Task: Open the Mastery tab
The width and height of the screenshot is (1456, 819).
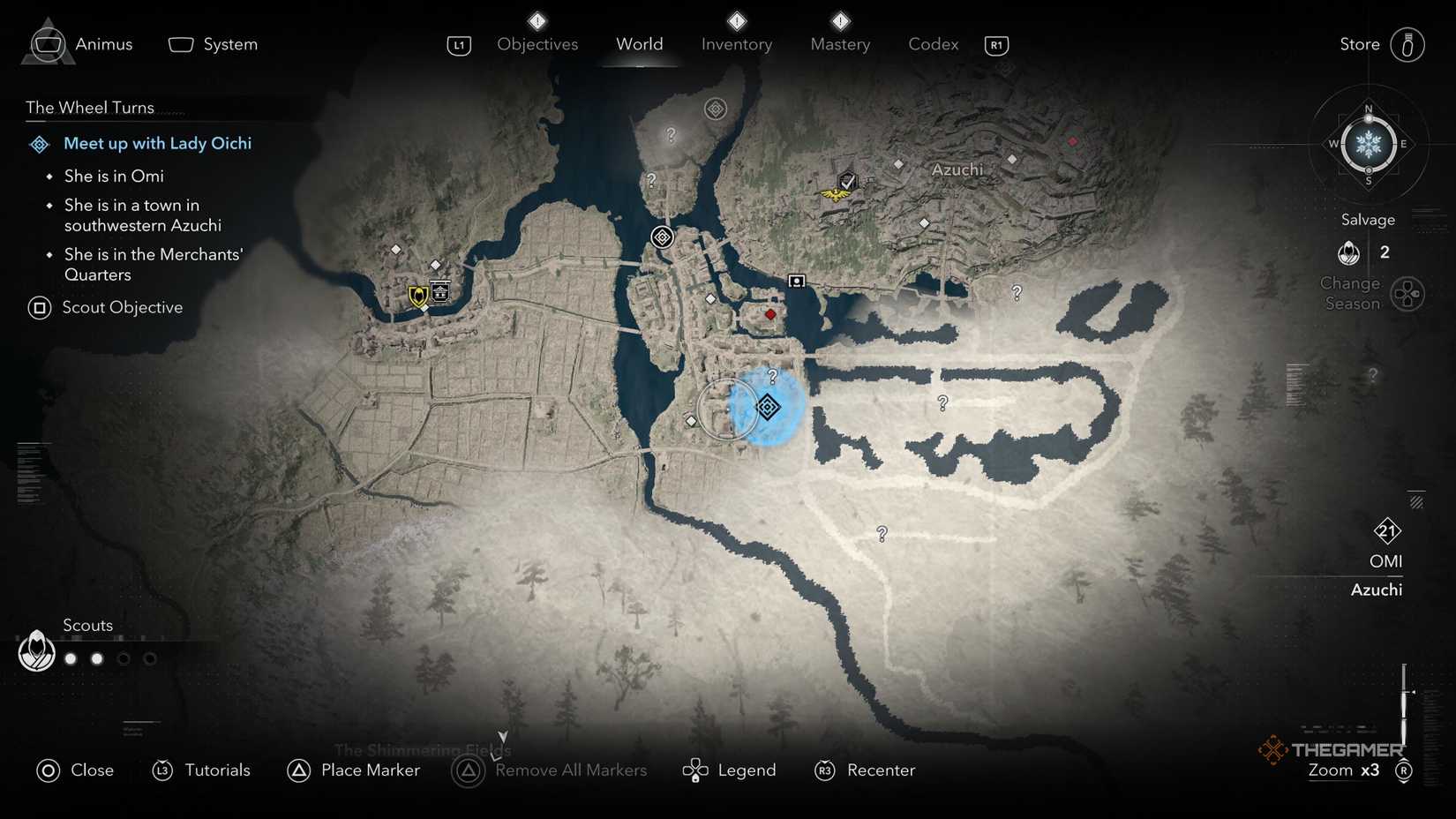Action: (839, 44)
